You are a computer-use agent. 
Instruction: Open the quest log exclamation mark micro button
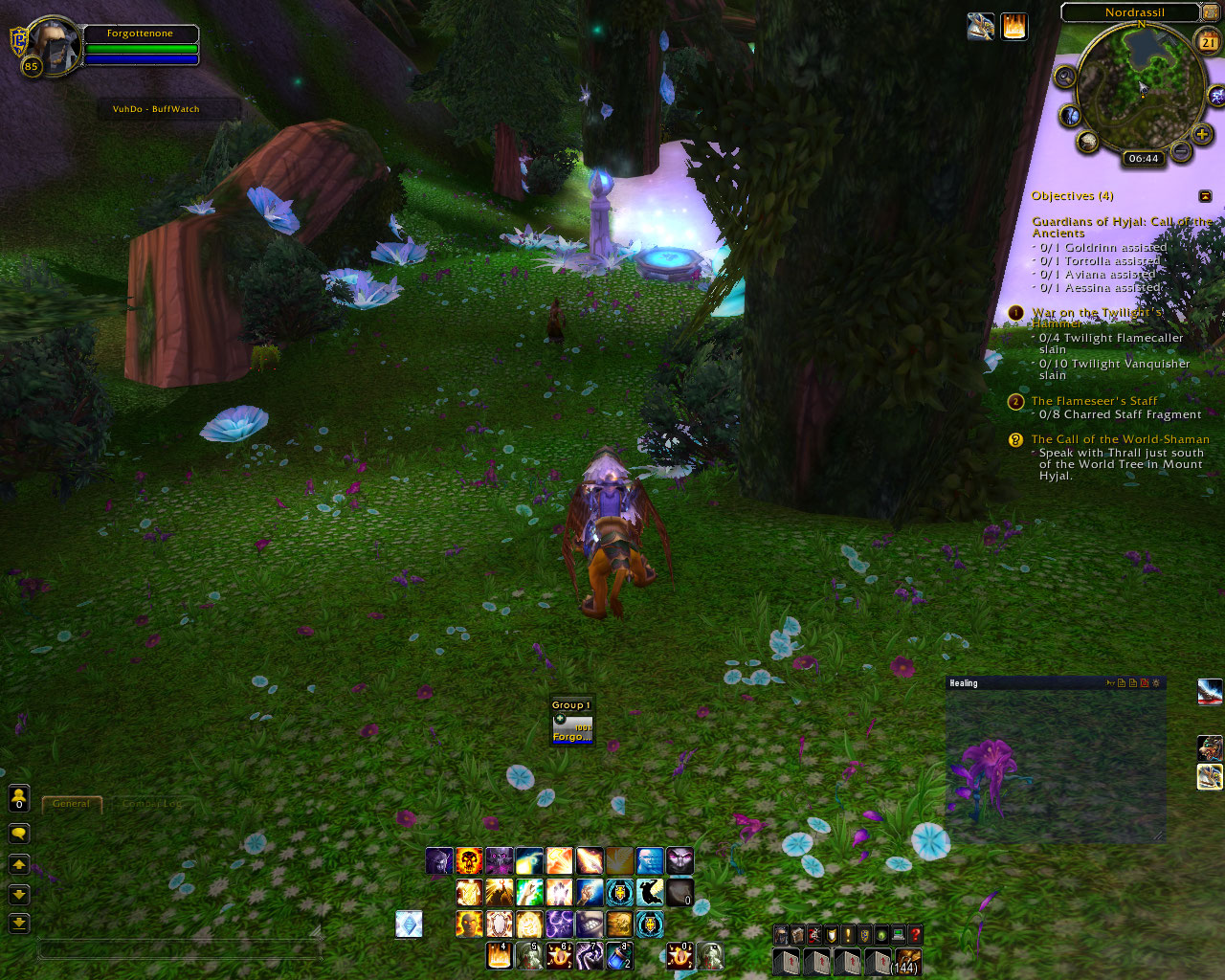846,935
